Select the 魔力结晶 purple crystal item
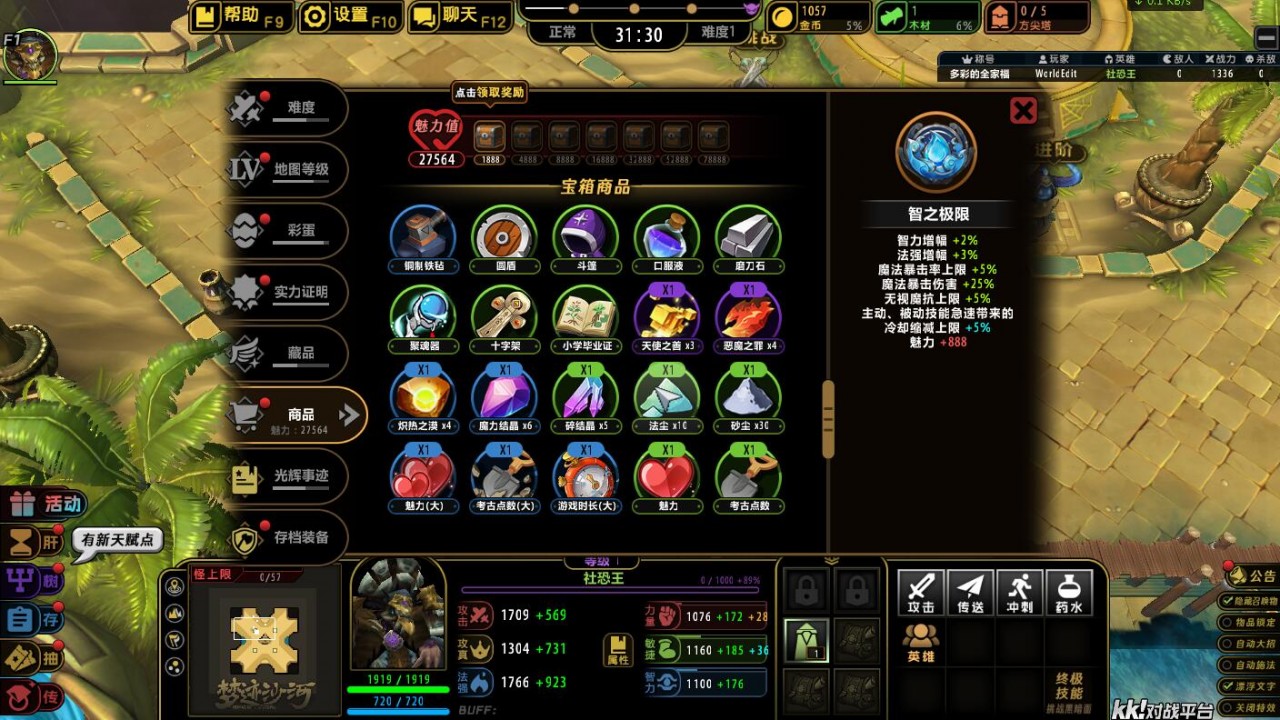Viewport: 1280px width, 720px height. [504, 394]
